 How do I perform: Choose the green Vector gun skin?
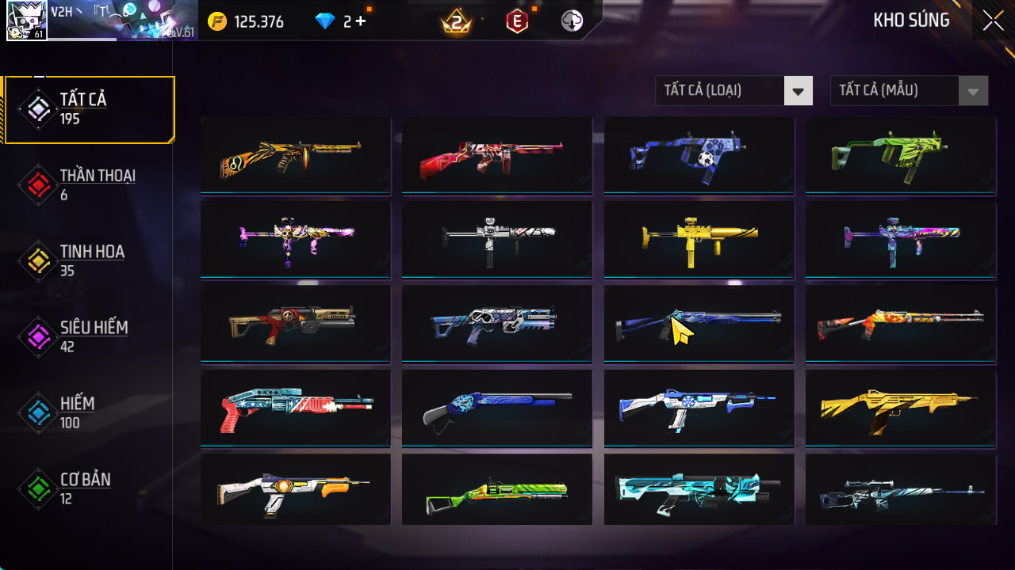[900, 156]
